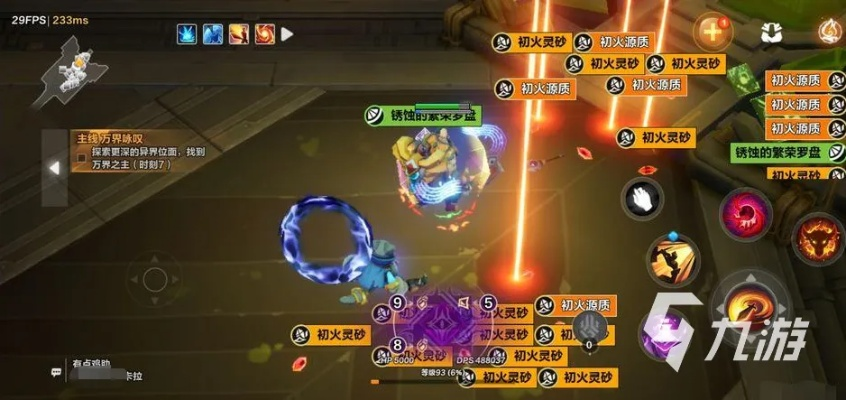Expand the buff bar with the white arrow
Viewport: 846px width, 400px height.
point(288,34)
